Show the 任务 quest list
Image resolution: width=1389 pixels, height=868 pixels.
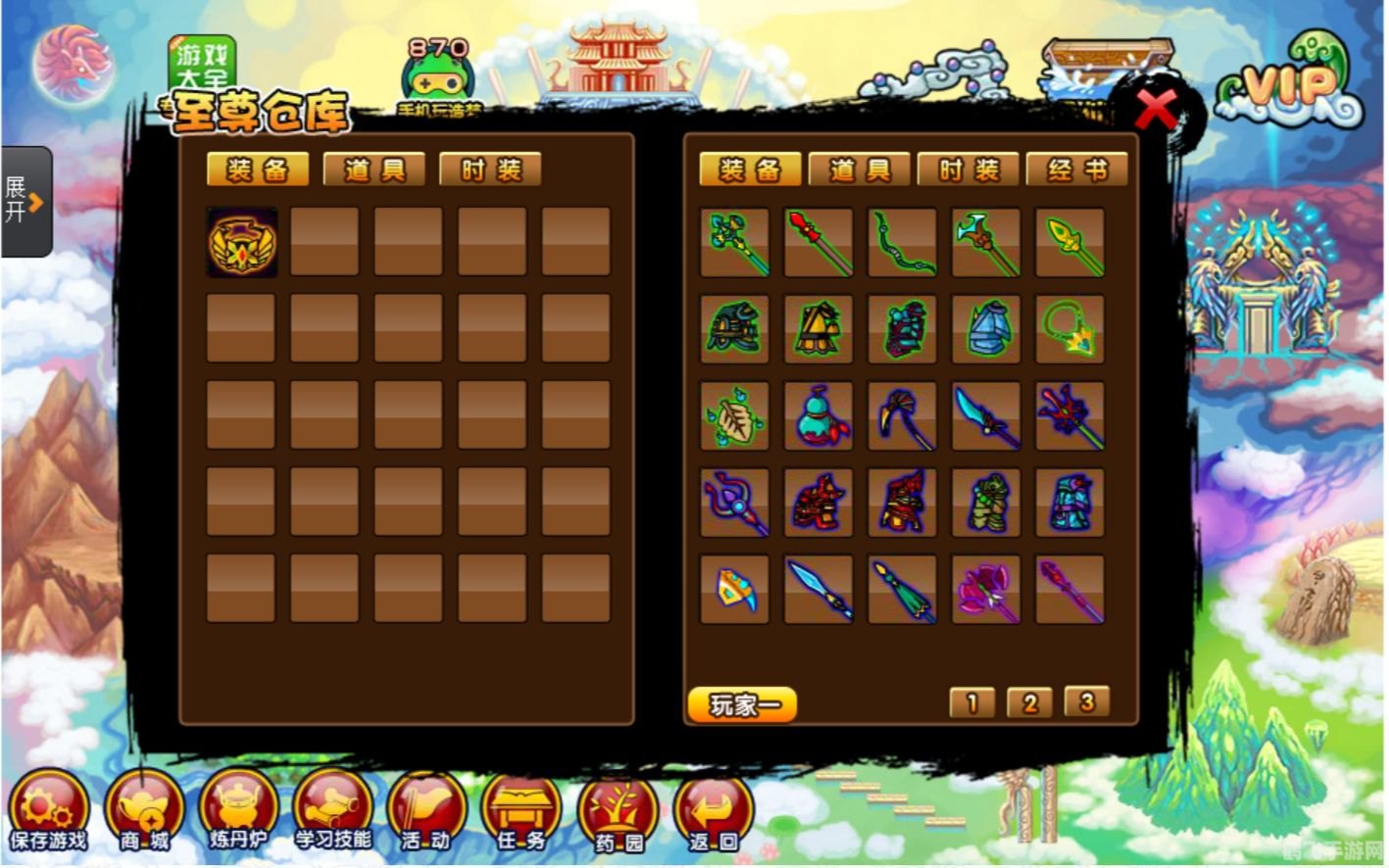pyautogui.click(x=521, y=814)
